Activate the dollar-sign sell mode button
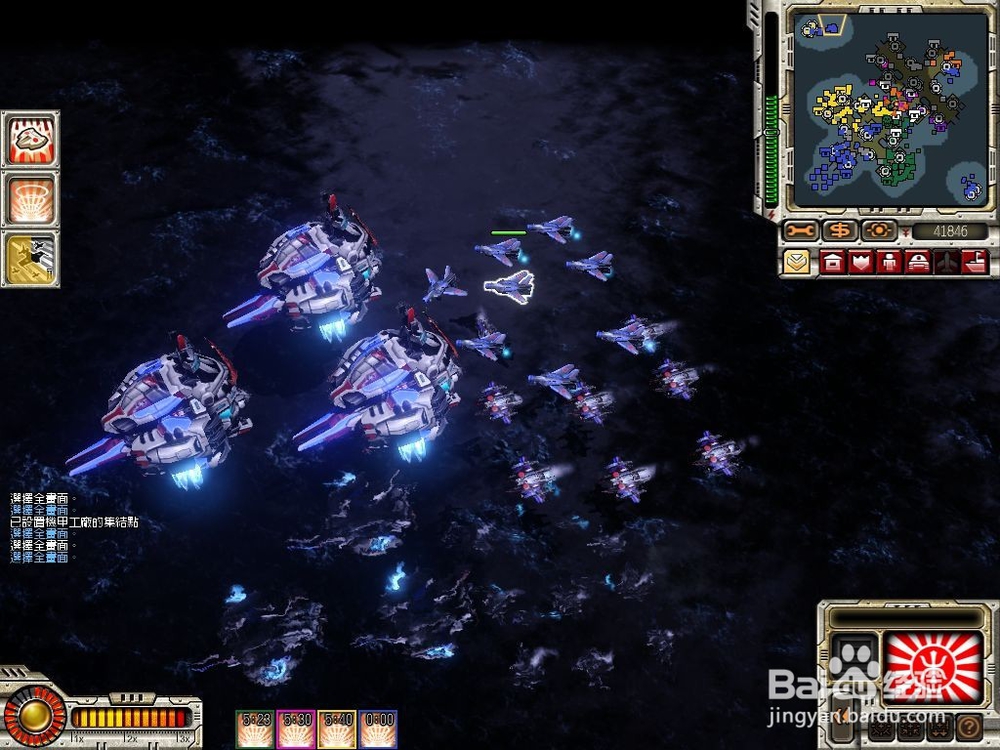This screenshot has width=1000, height=750. click(839, 231)
